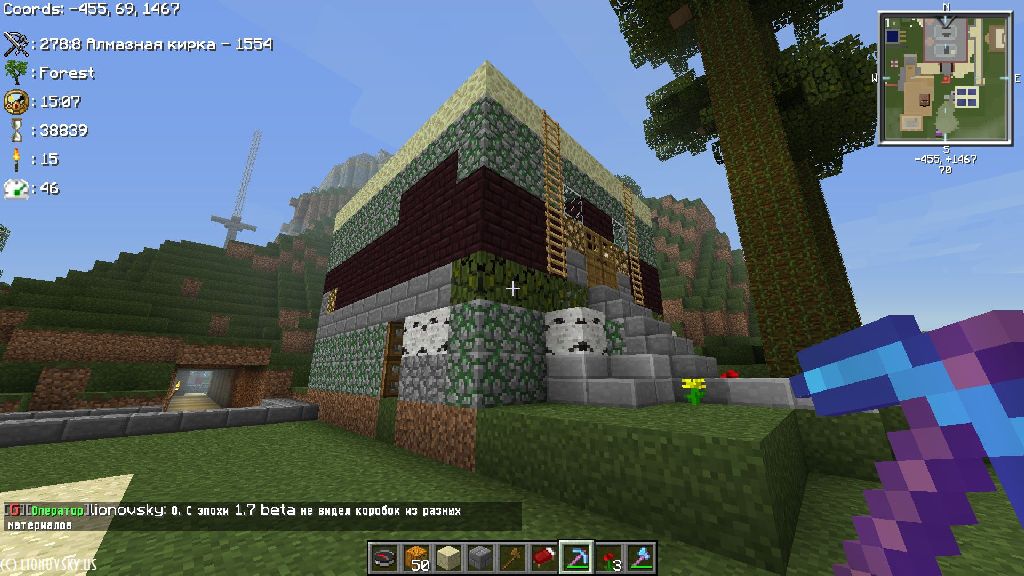Image resolution: width=1024 pixels, height=576 pixels.
Task: Select the compass hotbar slot
Action: pyautogui.click(x=384, y=557)
